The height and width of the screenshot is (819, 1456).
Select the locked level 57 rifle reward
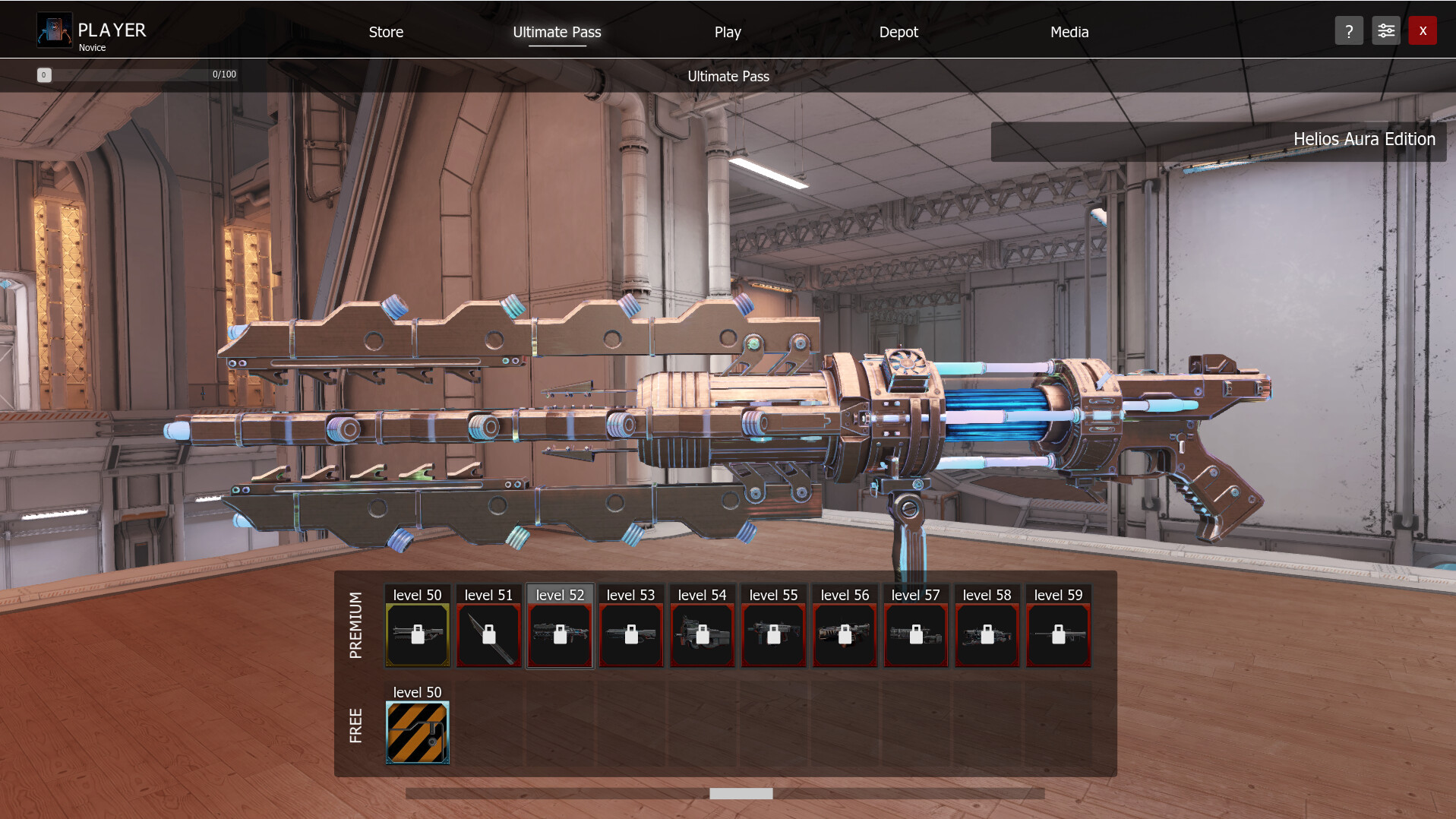tap(915, 634)
